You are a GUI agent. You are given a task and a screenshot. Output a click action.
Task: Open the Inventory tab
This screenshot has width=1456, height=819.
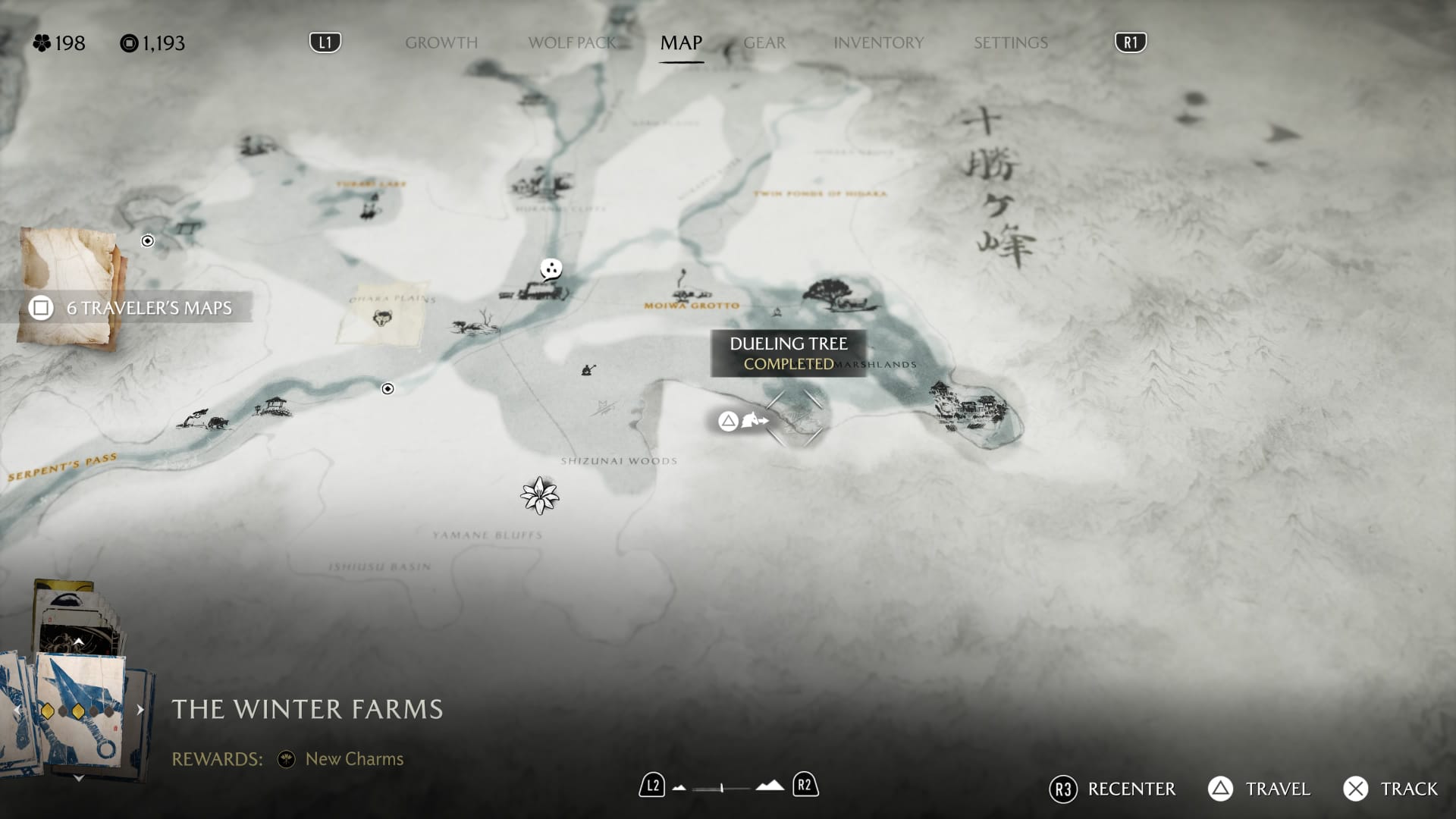click(x=878, y=42)
